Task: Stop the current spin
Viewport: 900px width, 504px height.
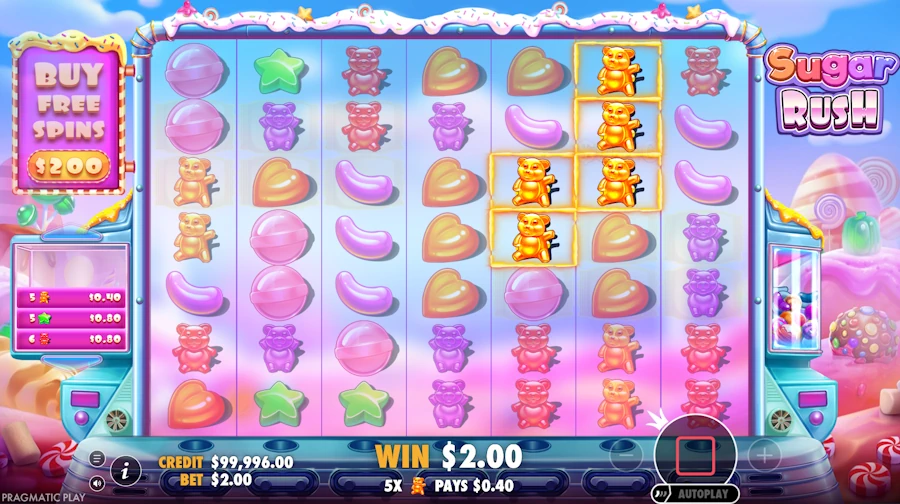Action: [694, 455]
